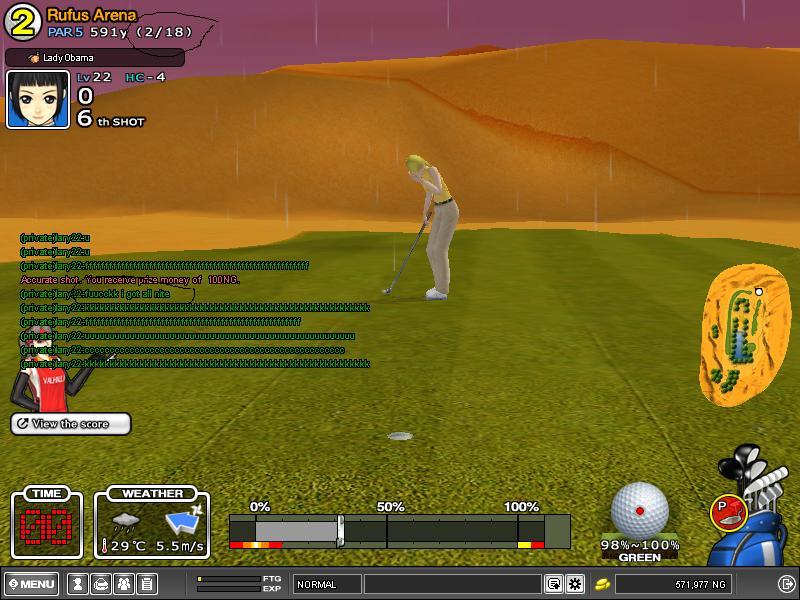Screen dimensions: 800x600
Task: Open the MENU button
Action: point(31,584)
